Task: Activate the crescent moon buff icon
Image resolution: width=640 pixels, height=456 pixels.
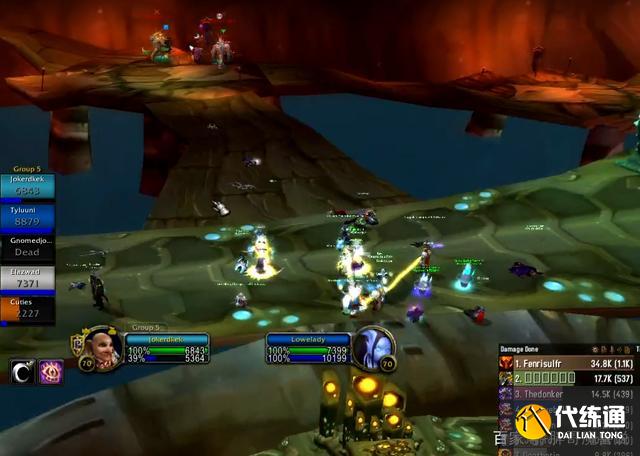Action: [x=21, y=372]
